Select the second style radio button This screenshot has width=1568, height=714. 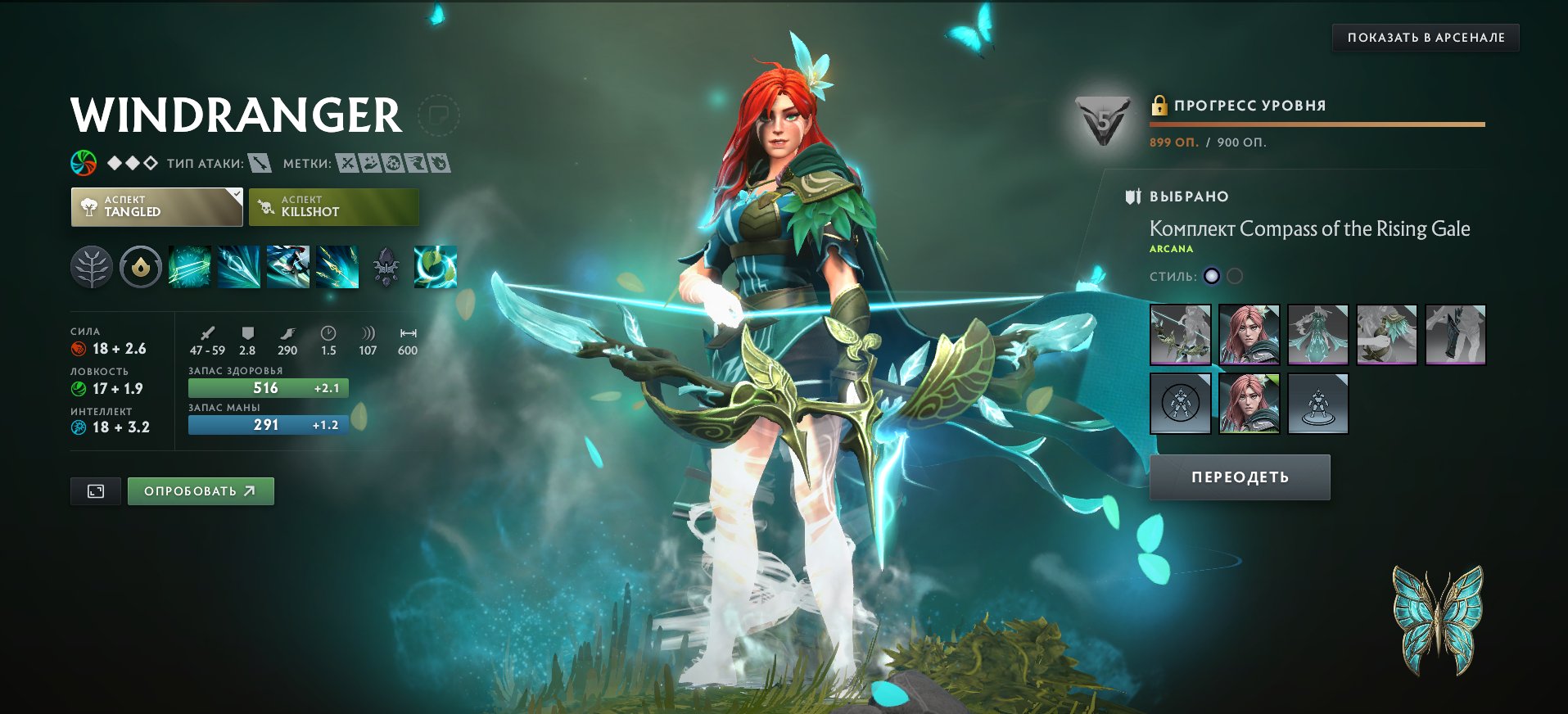coord(1235,276)
